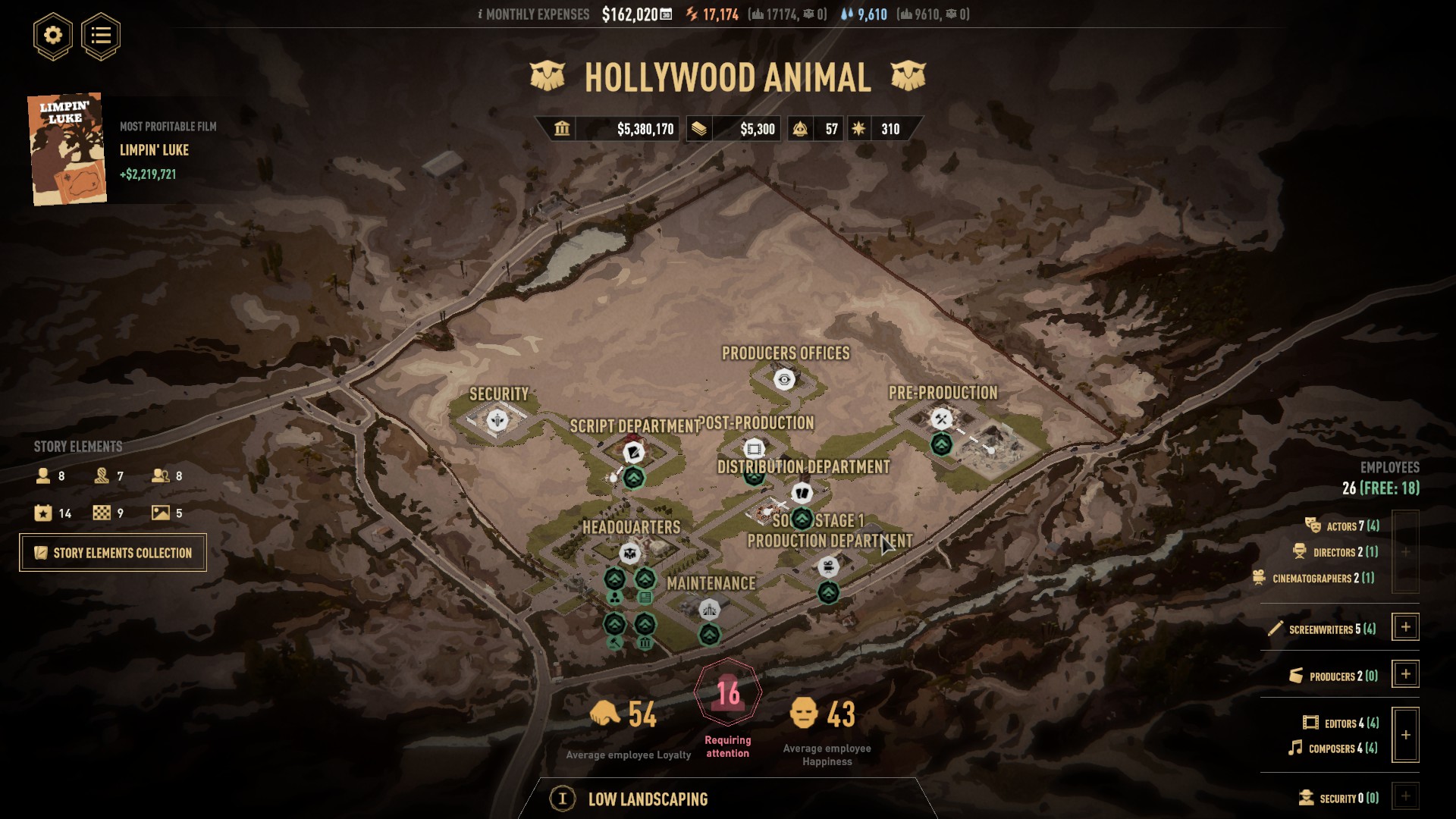This screenshot has height=819, width=1456.
Task: Open the Producers Offices eye icon
Action: pyautogui.click(x=784, y=379)
